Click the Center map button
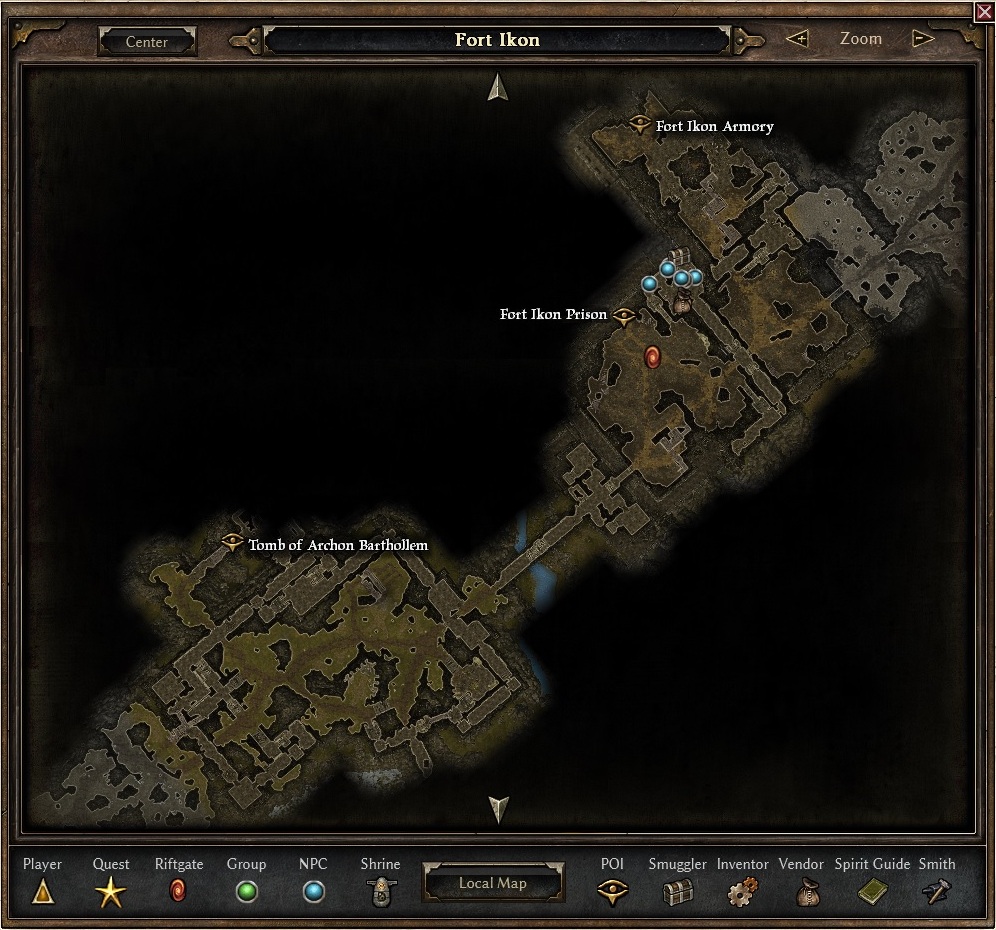The image size is (996, 930). pyautogui.click(x=147, y=42)
